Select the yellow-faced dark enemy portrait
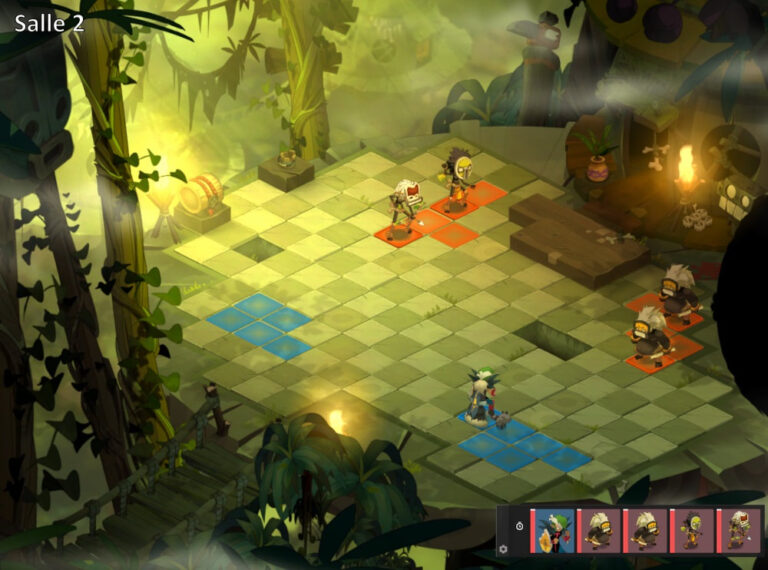The image size is (768, 570). tap(692, 530)
